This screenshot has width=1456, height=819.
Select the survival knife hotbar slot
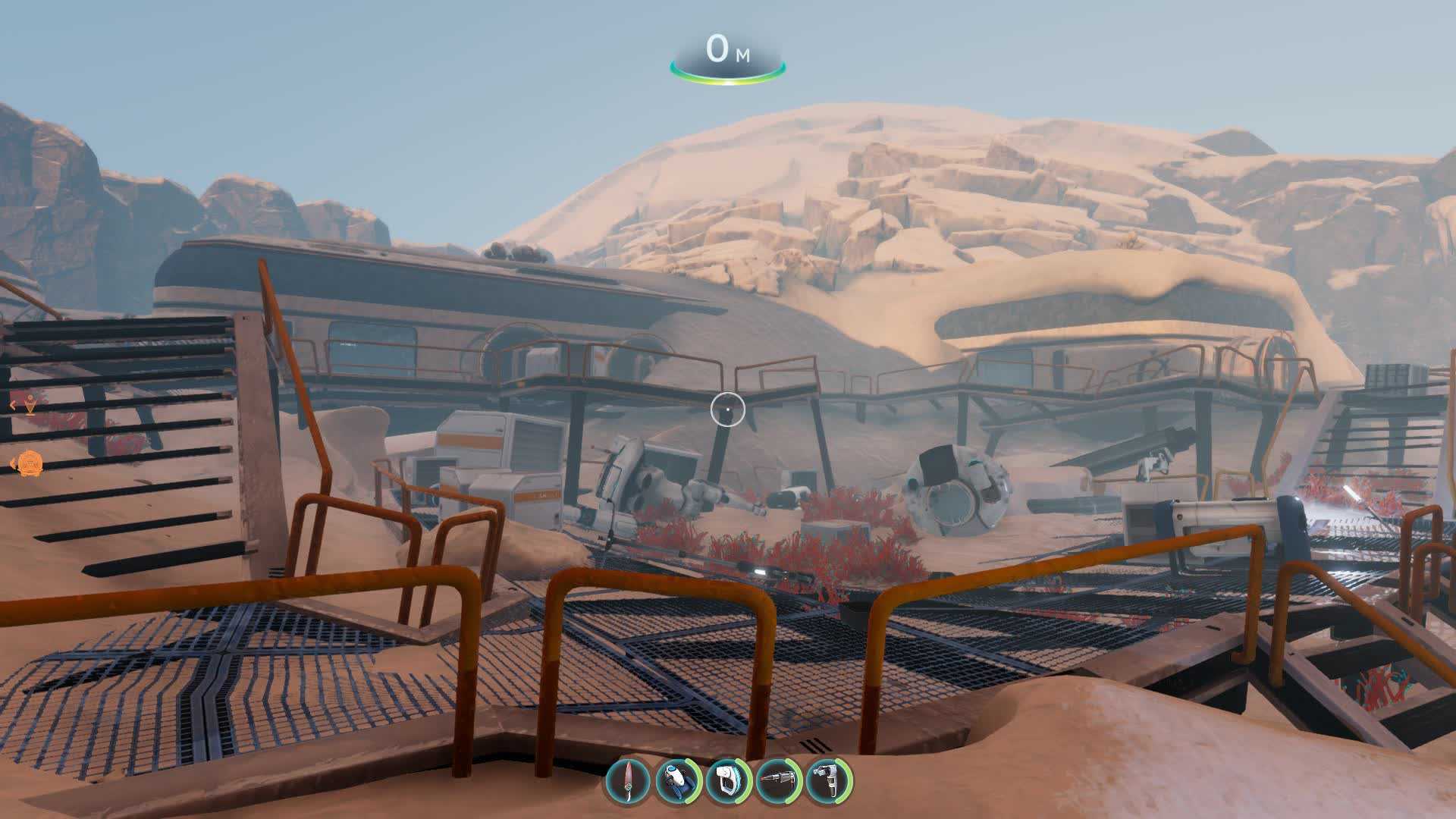pyautogui.click(x=628, y=780)
